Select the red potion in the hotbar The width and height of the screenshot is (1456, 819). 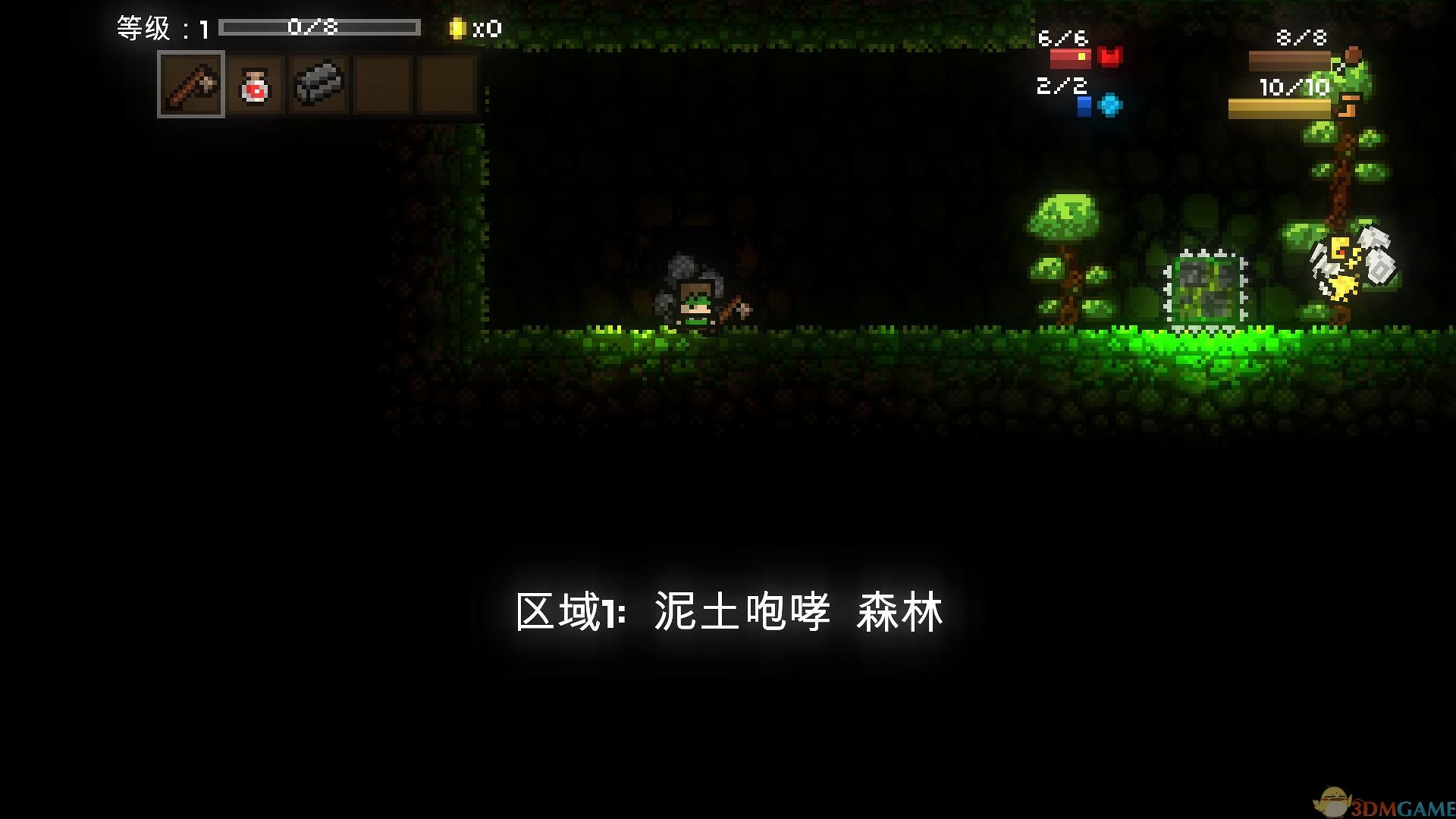click(256, 85)
